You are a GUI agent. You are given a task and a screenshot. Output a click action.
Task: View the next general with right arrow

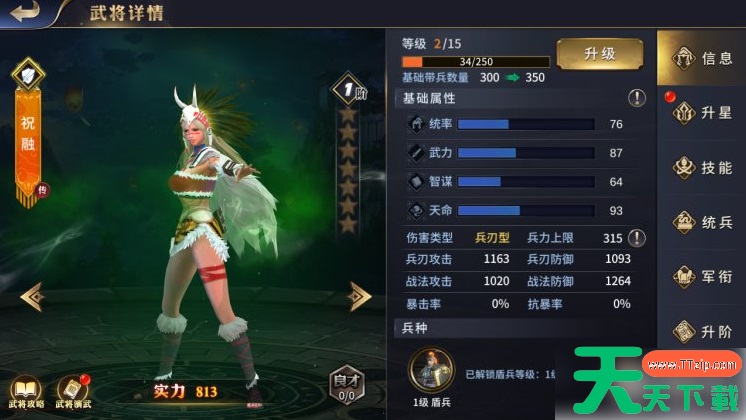360,295
